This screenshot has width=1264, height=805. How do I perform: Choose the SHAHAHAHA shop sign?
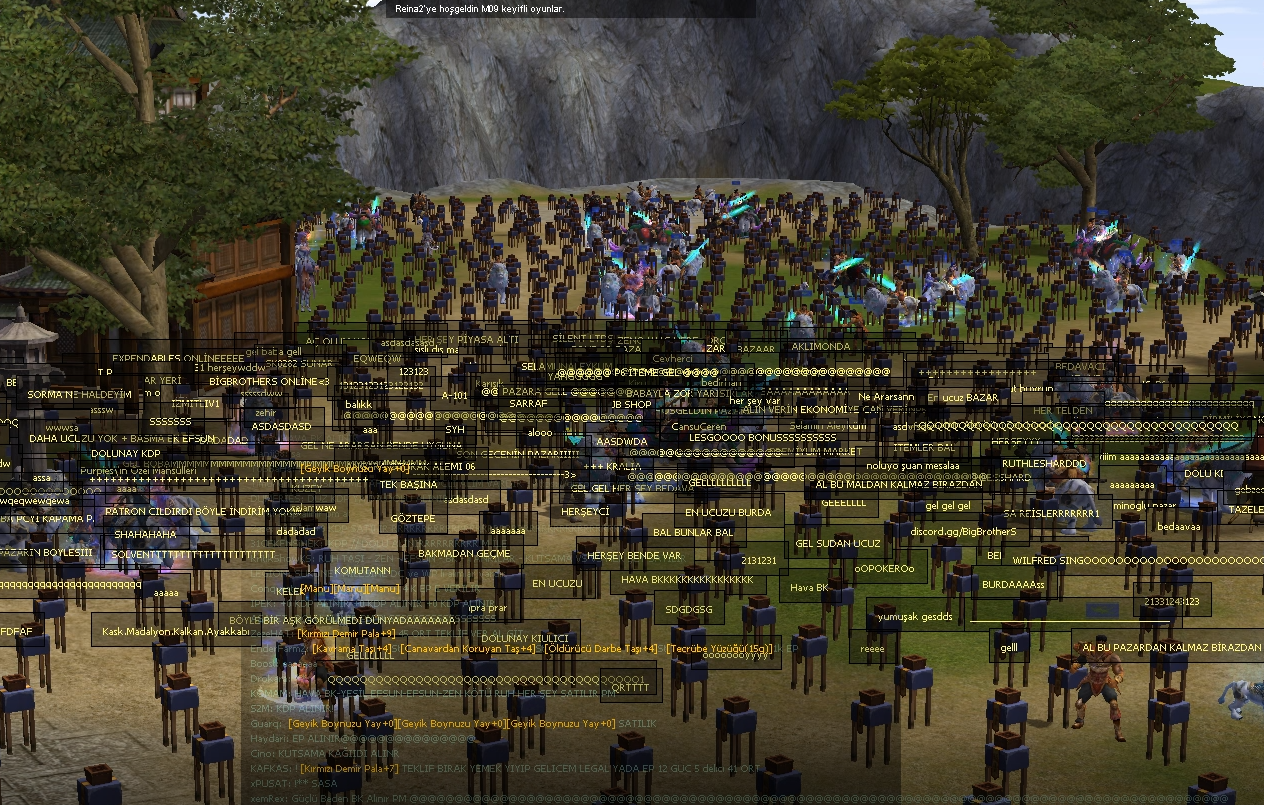(145, 535)
